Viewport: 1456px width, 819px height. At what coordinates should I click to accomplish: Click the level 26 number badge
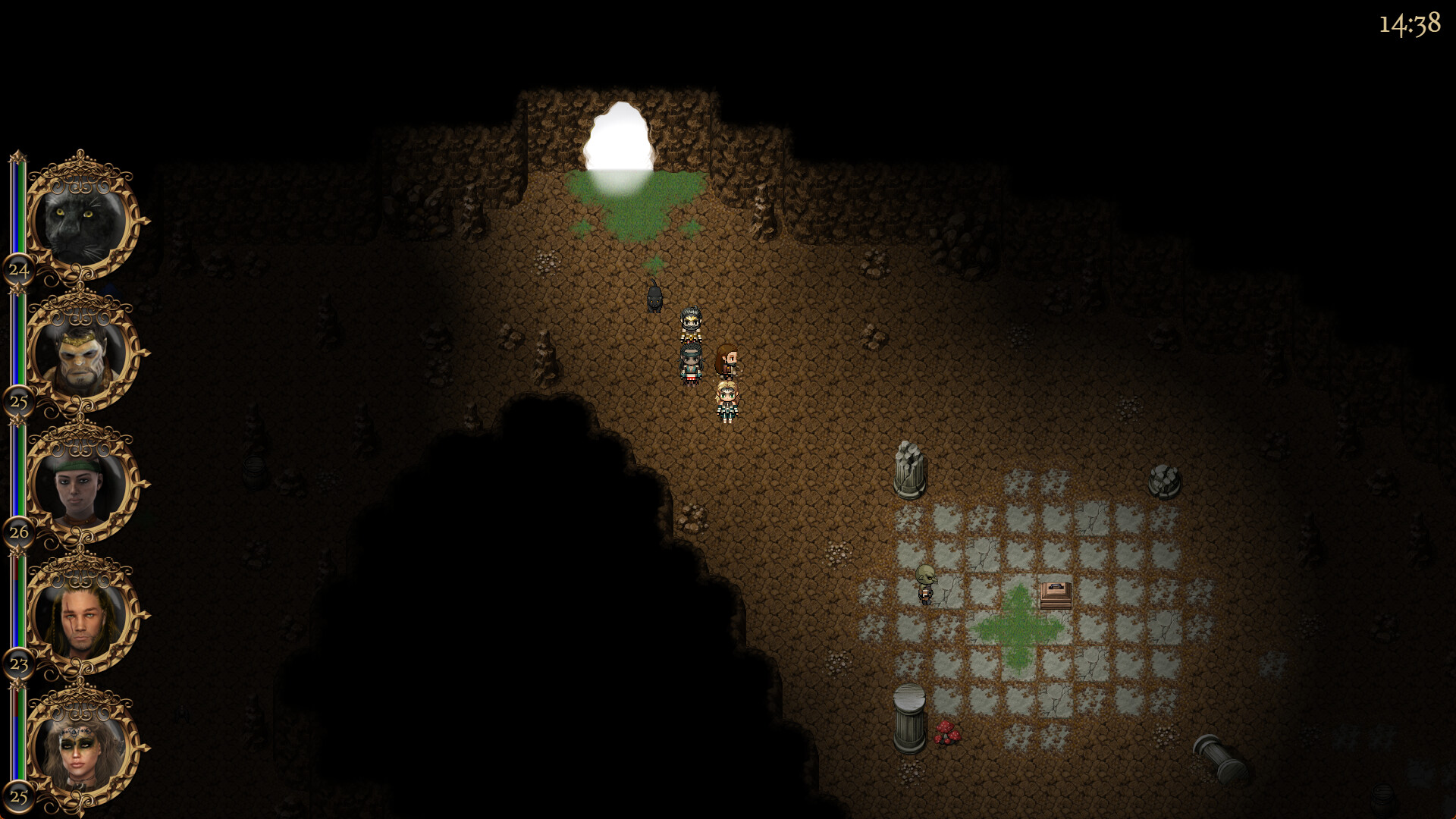coord(18,533)
